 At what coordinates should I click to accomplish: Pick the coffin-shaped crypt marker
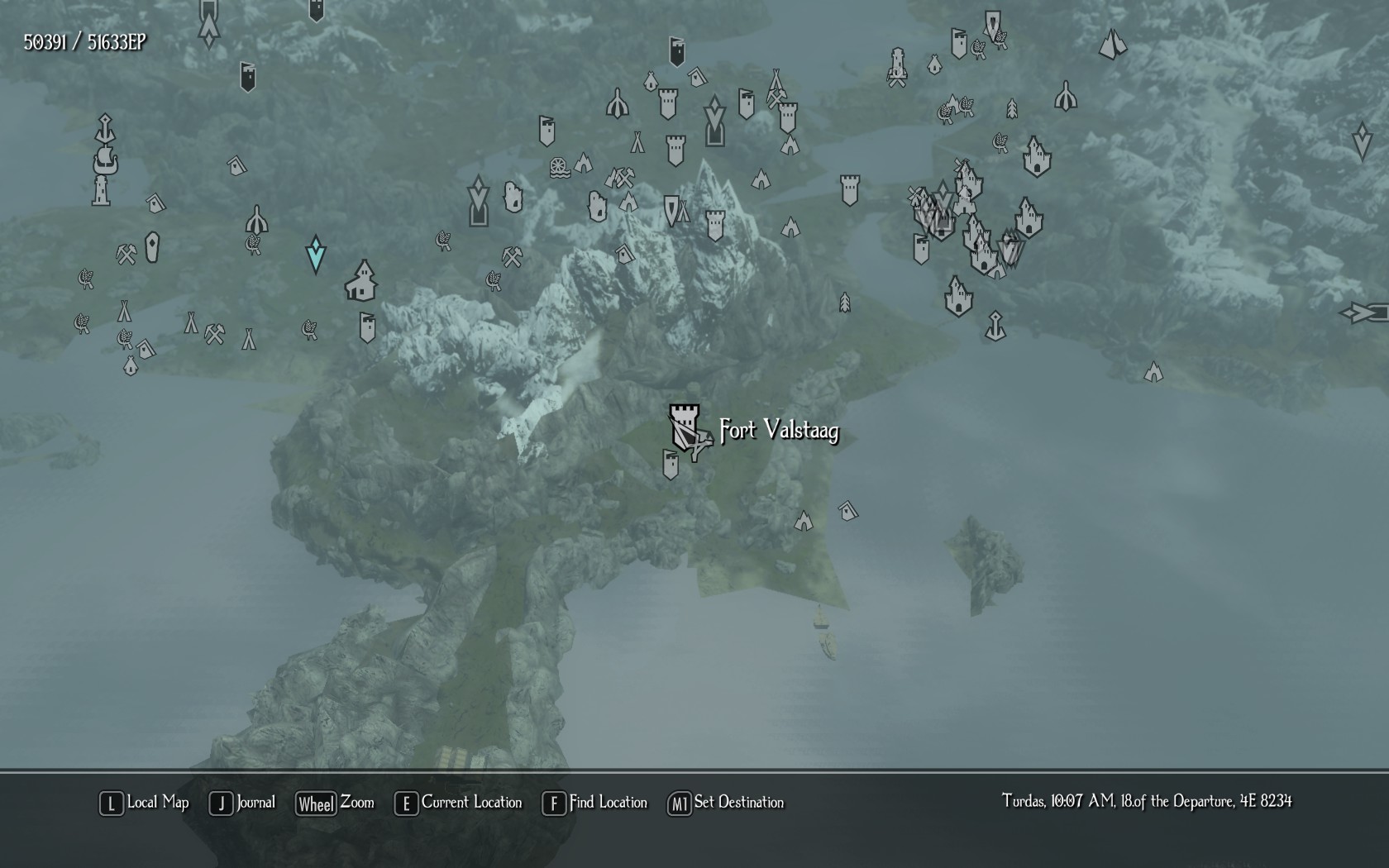152,247
